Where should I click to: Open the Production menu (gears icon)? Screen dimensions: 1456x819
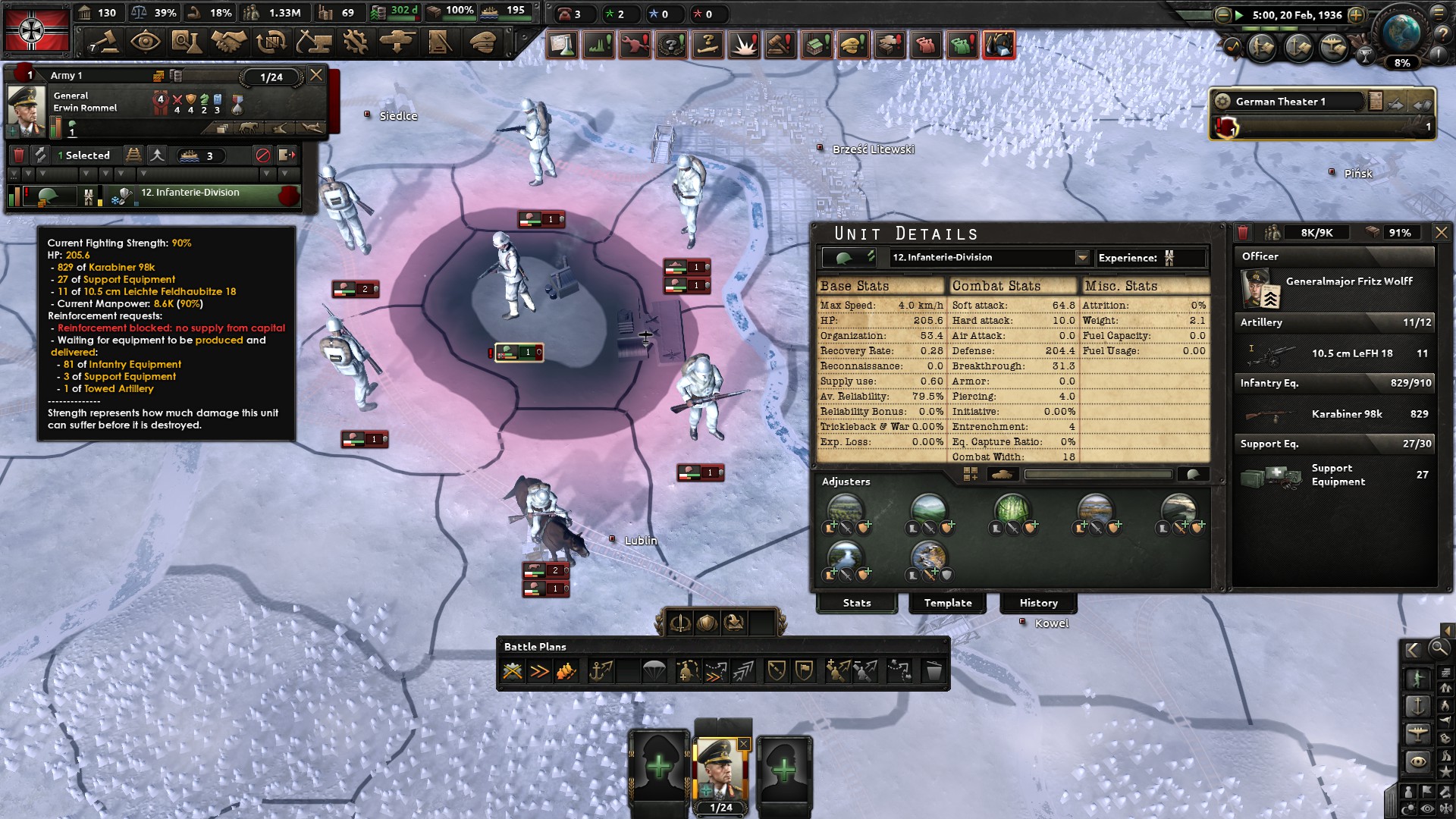click(354, 43)
